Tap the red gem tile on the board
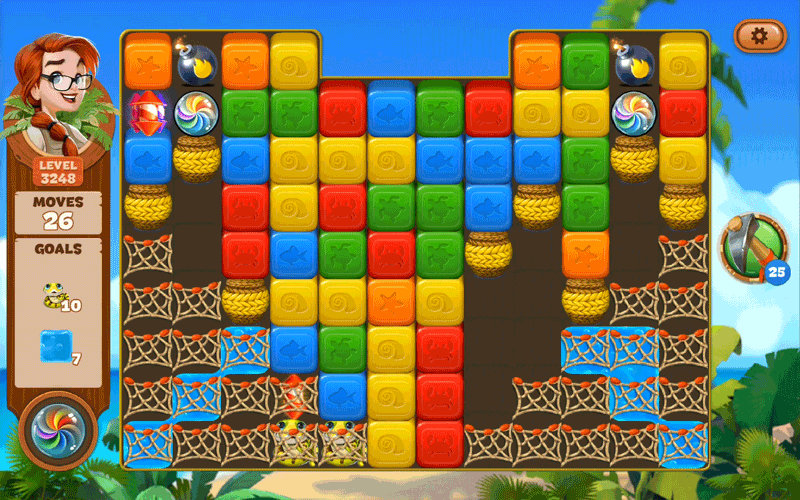Image resolution: width=800 pixels, height=500 pixels. (x=147, y=110)
